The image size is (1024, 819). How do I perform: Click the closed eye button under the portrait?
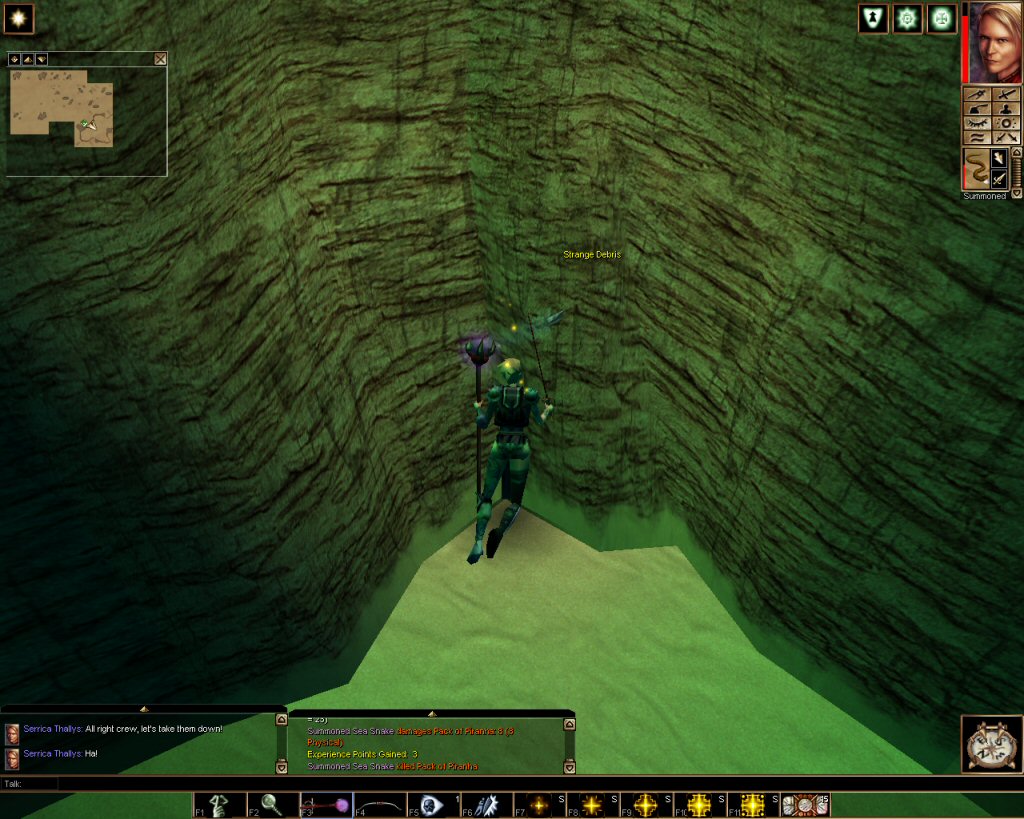point(976,123)
